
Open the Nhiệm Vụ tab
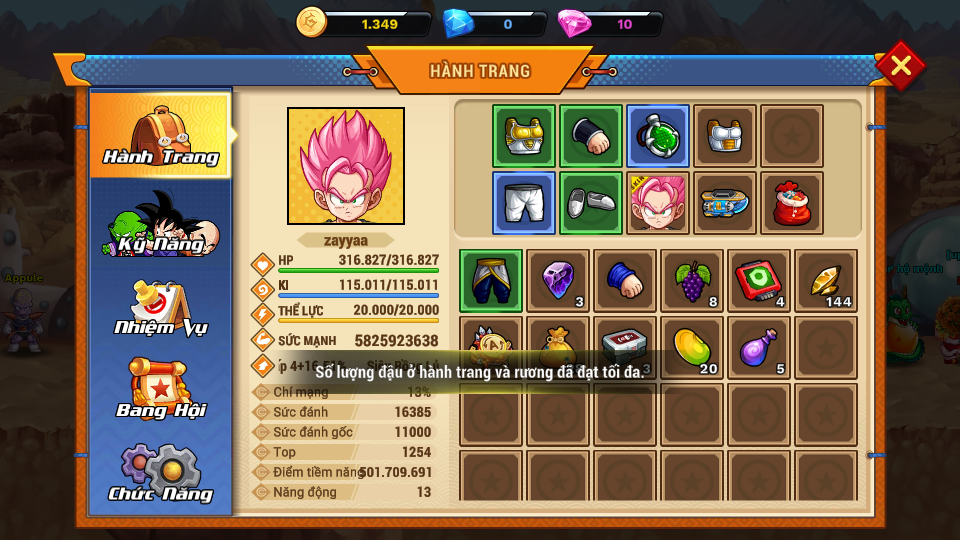click(161, 307)
